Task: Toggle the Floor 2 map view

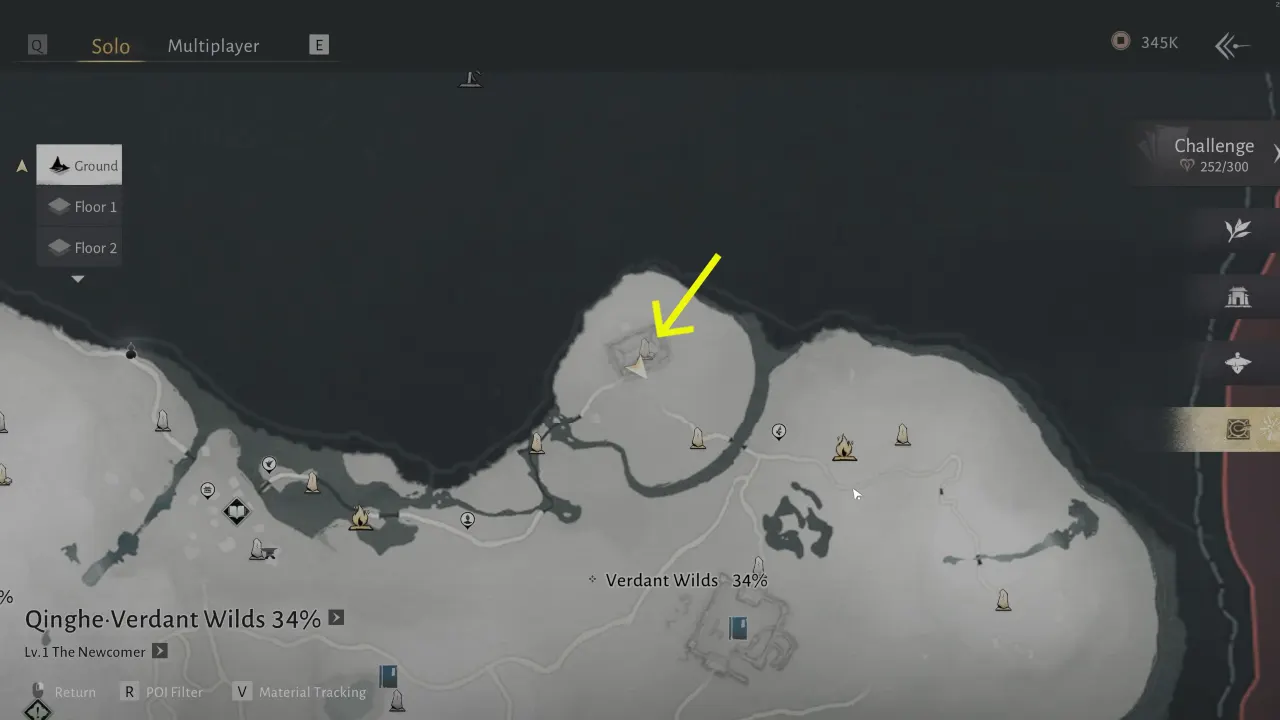Action: click(80, 247)
